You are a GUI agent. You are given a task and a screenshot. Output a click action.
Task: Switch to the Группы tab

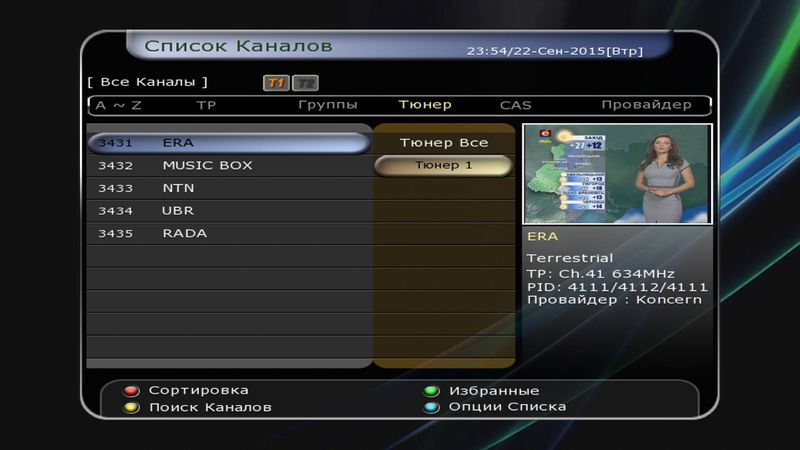pyautogui.click(x=328, y=105)
